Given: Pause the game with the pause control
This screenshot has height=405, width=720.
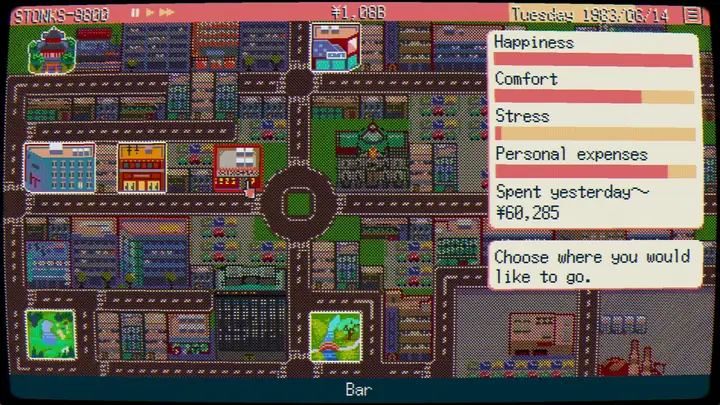Looking at the screenshot, I should pos(135,13).
